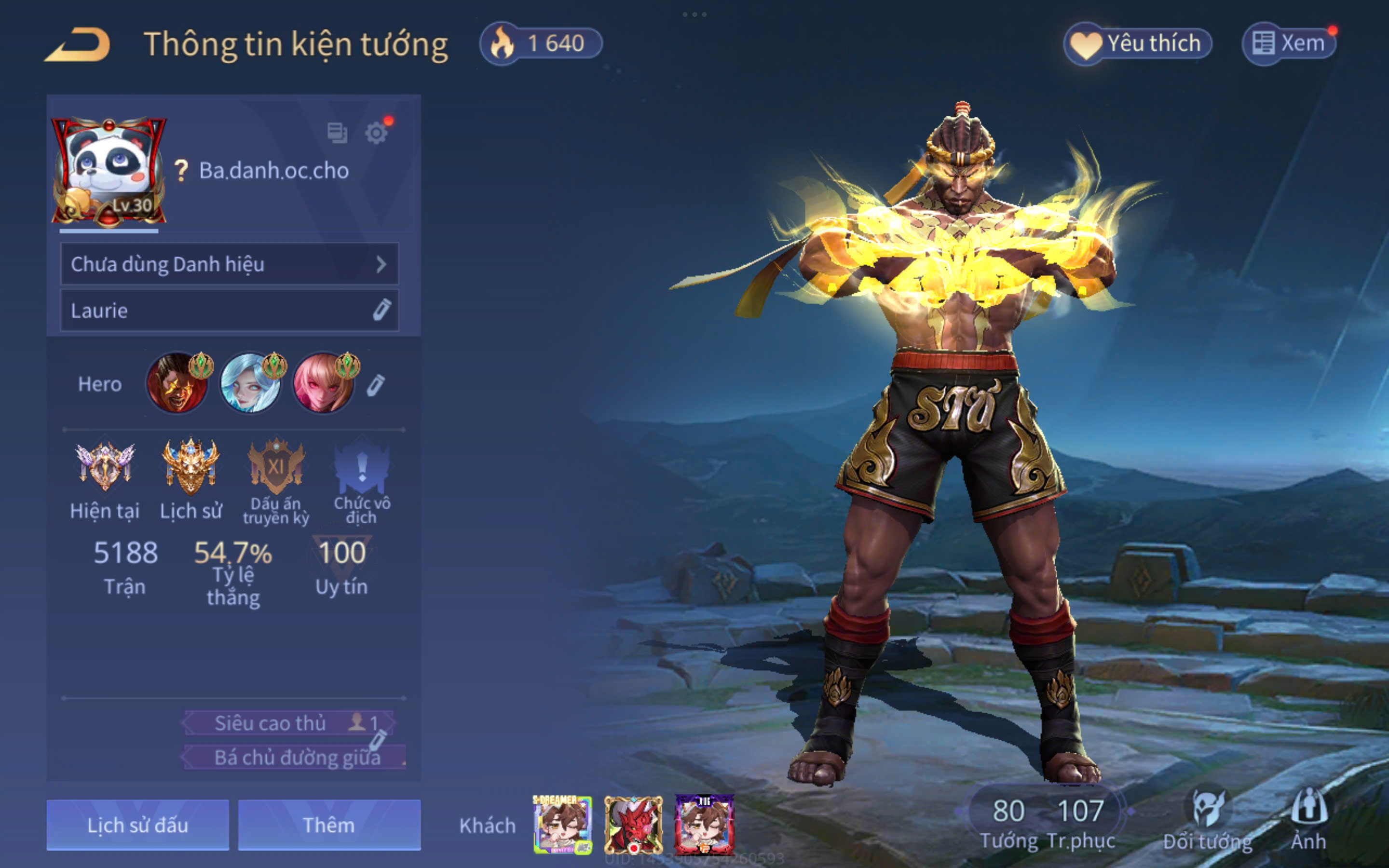Tap the Yêu thích heart button
This screenshot has height=868, width=1389.
[1137, 43]
